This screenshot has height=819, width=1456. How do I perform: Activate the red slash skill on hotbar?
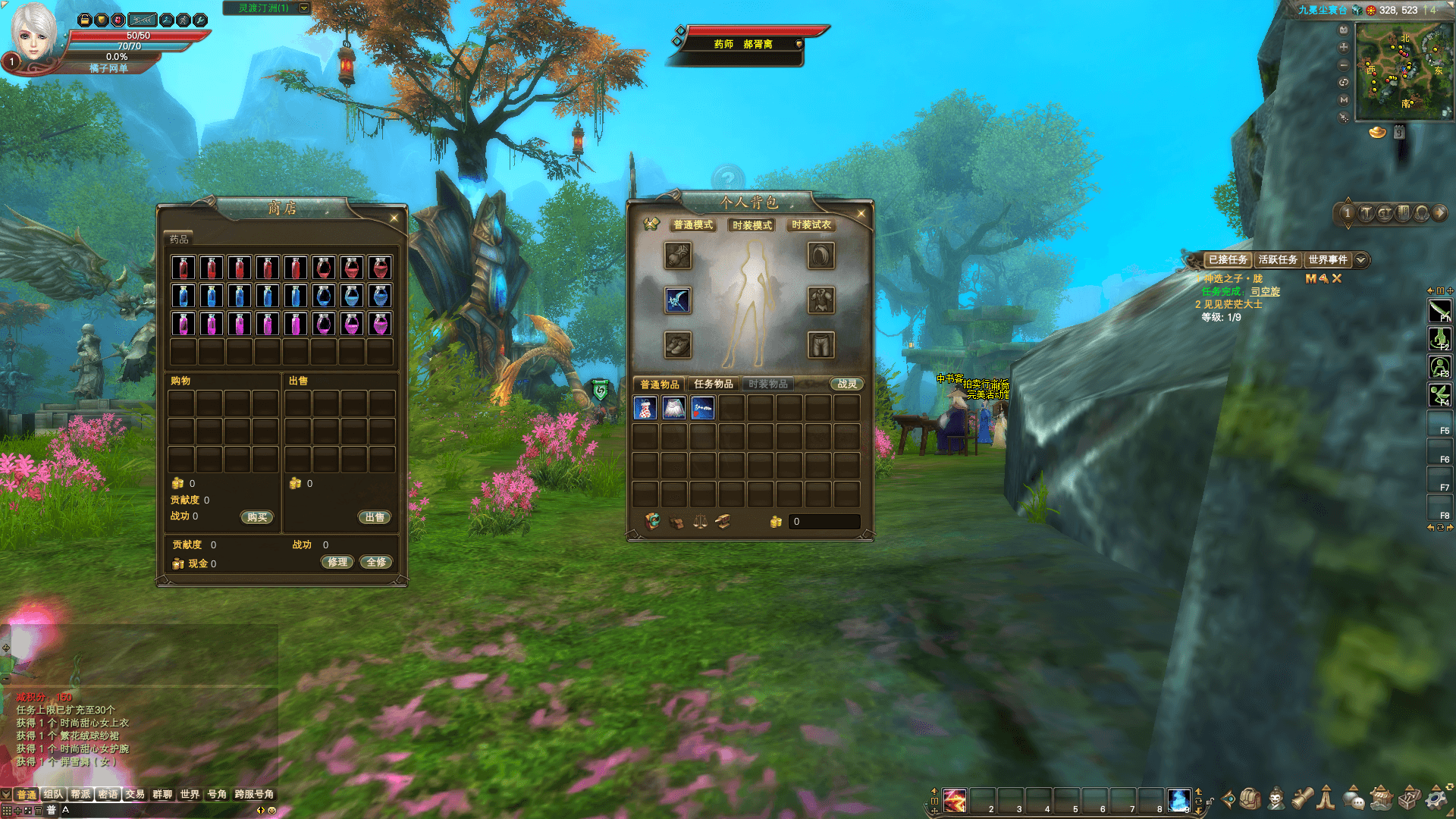pyautogui.click(x=955, y=800)
